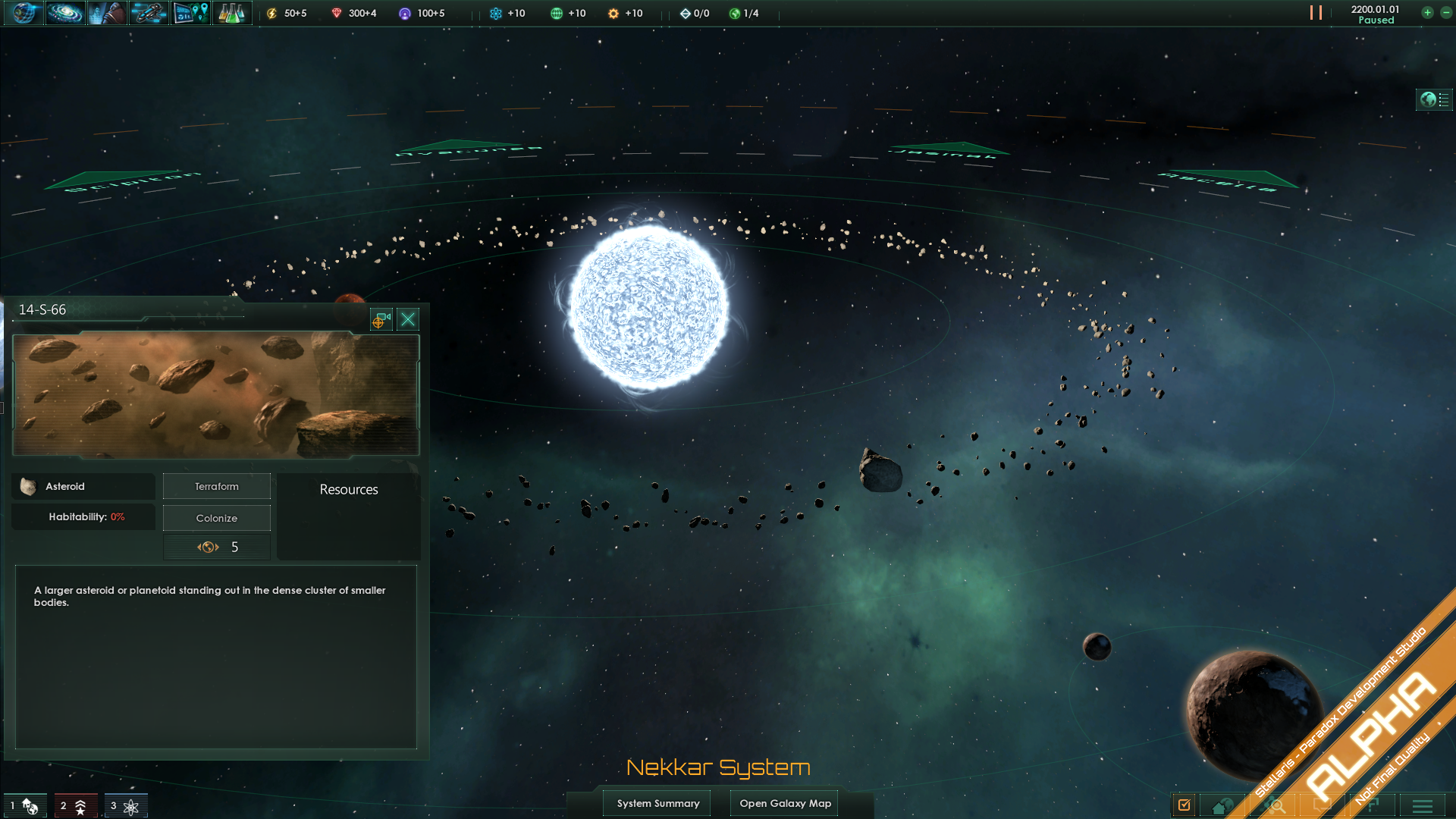Open the System Summary
The height and width of the screenshot is (819, 1456).
(657, 803)
